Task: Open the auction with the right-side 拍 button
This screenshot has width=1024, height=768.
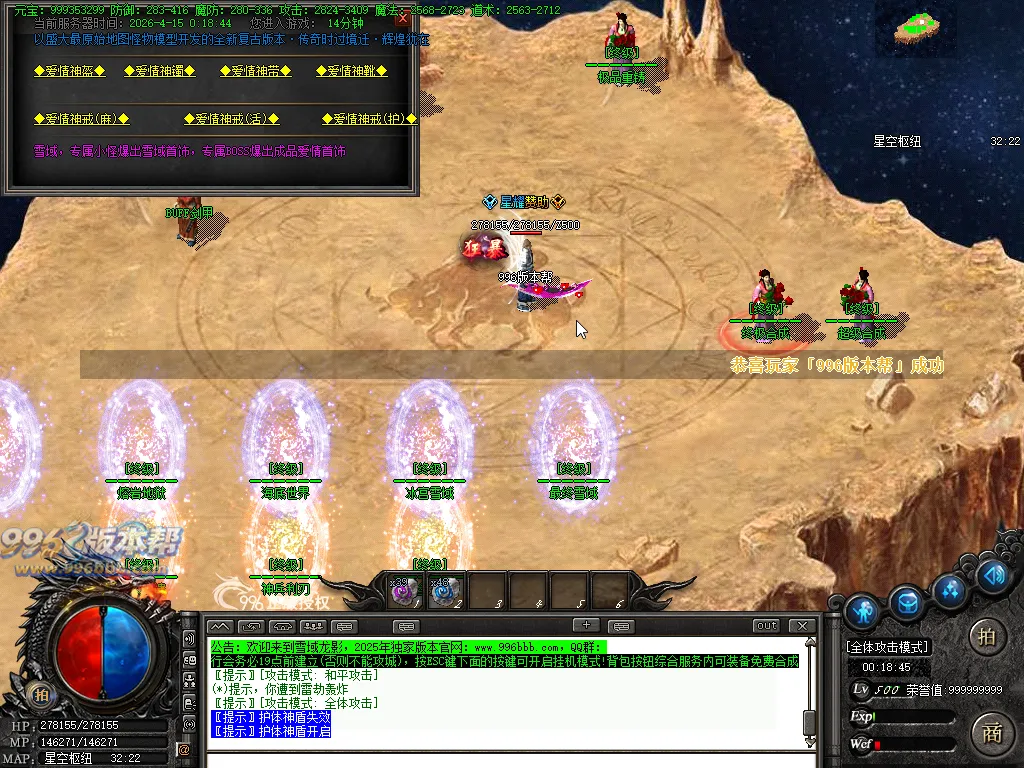Action: (x=988, y=637)
